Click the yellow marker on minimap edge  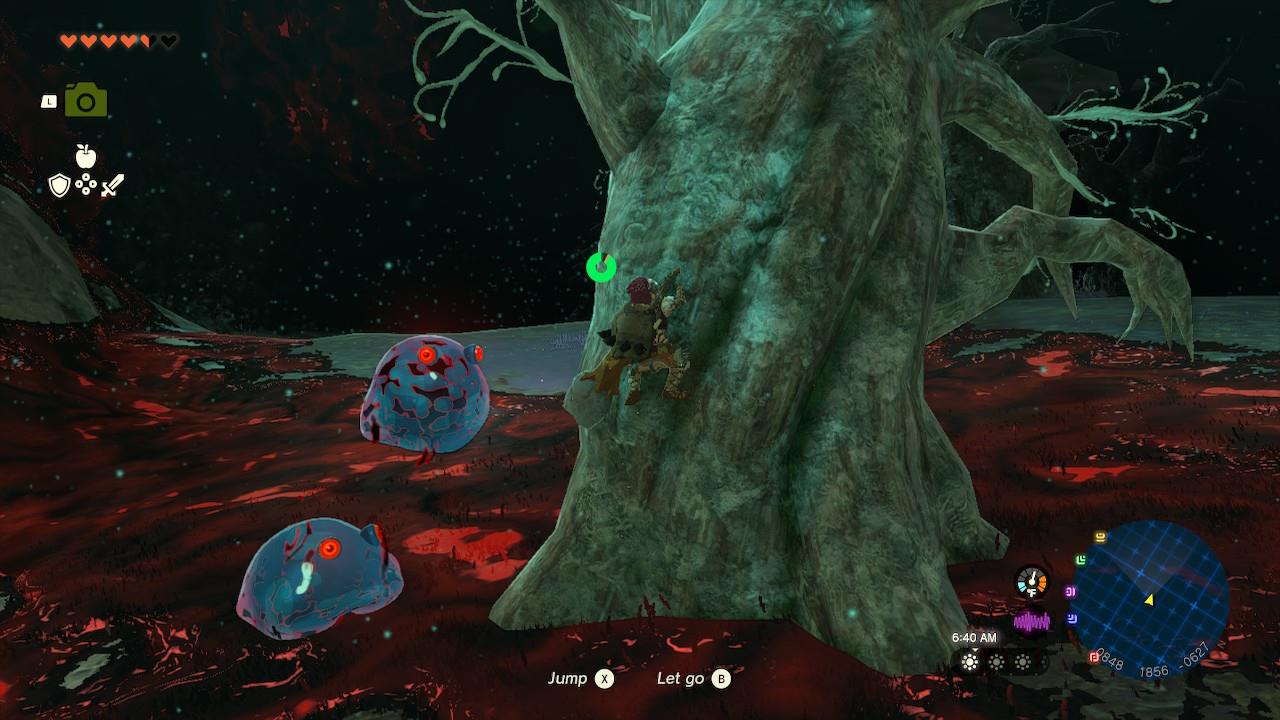click(x=1101, y=537)
